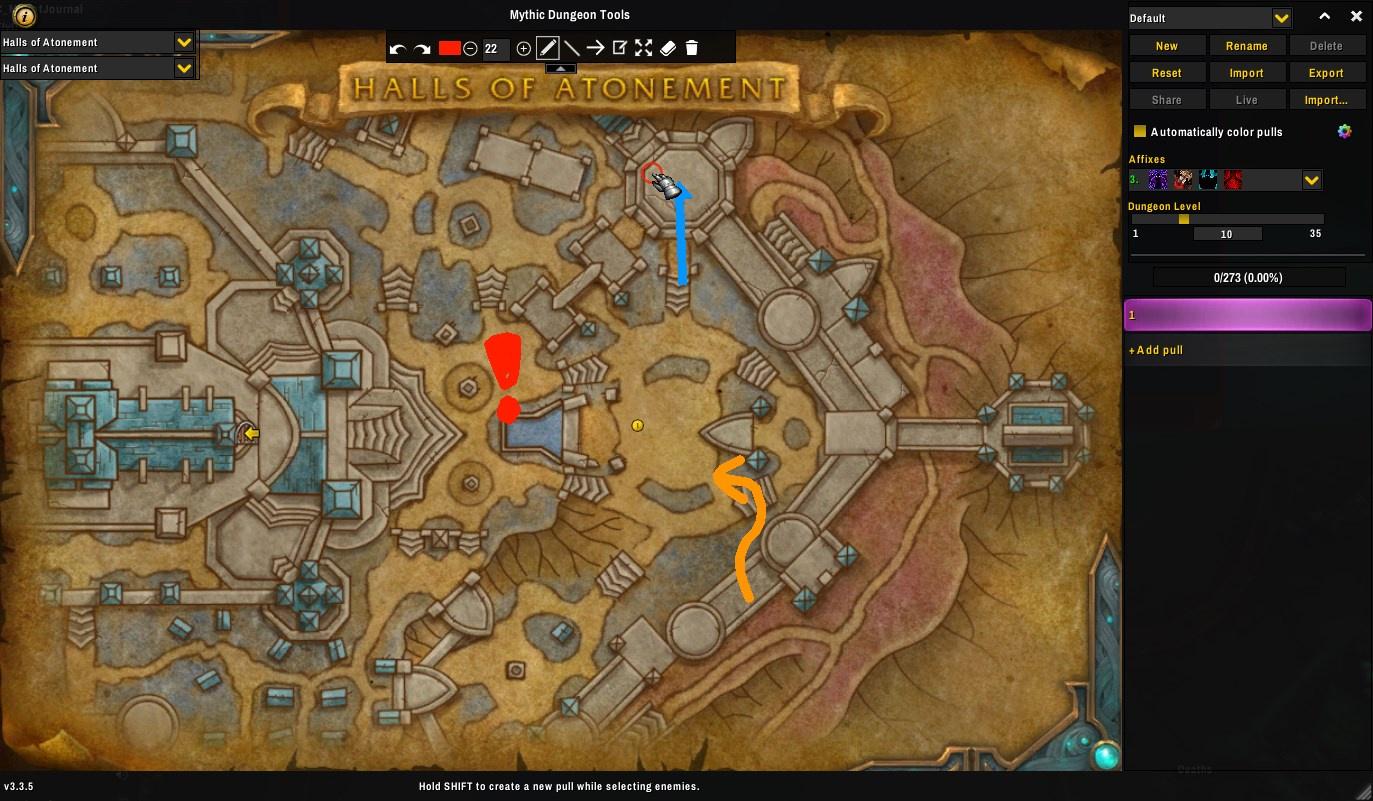Open the Default preset dropdown

[1281, 18]
